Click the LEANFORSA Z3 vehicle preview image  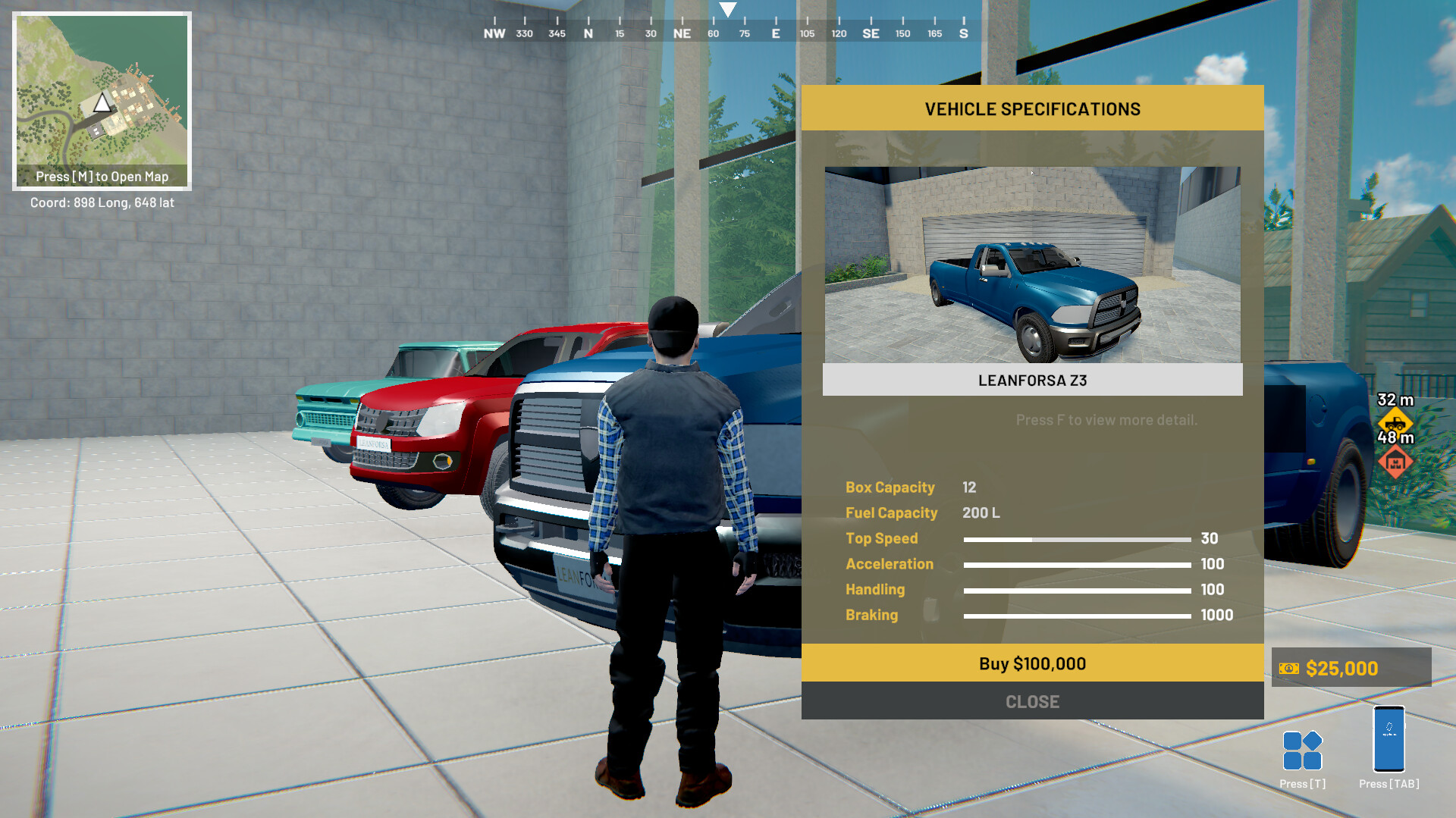[x=1031, y=263]
